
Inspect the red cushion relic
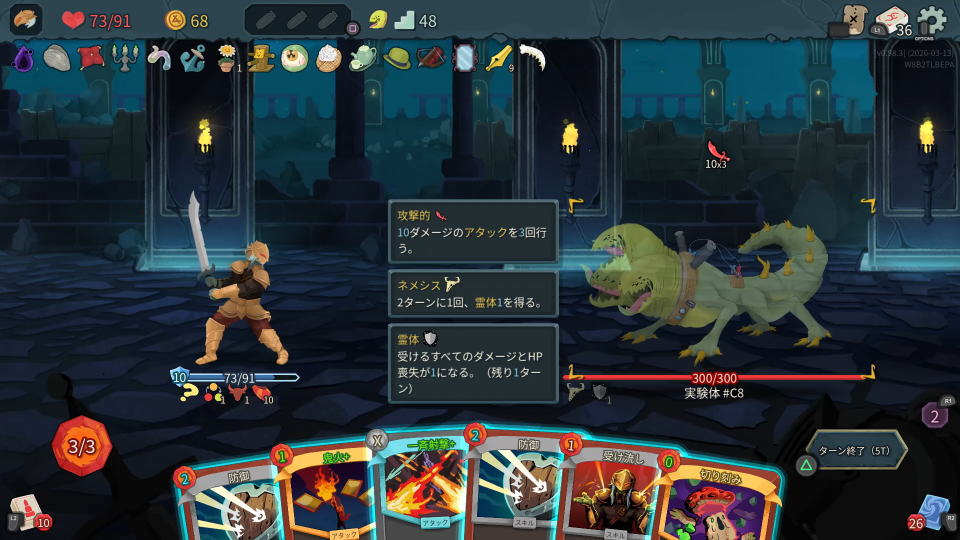(x=91, y=58)
